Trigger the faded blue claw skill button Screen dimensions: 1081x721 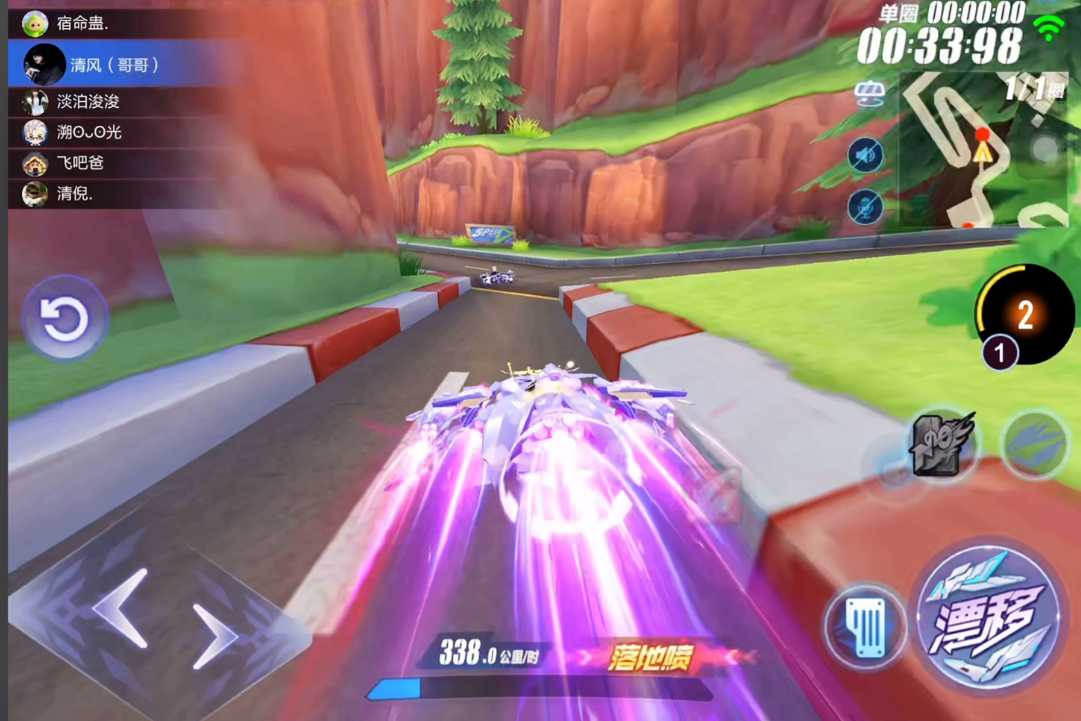(1034, 444)
